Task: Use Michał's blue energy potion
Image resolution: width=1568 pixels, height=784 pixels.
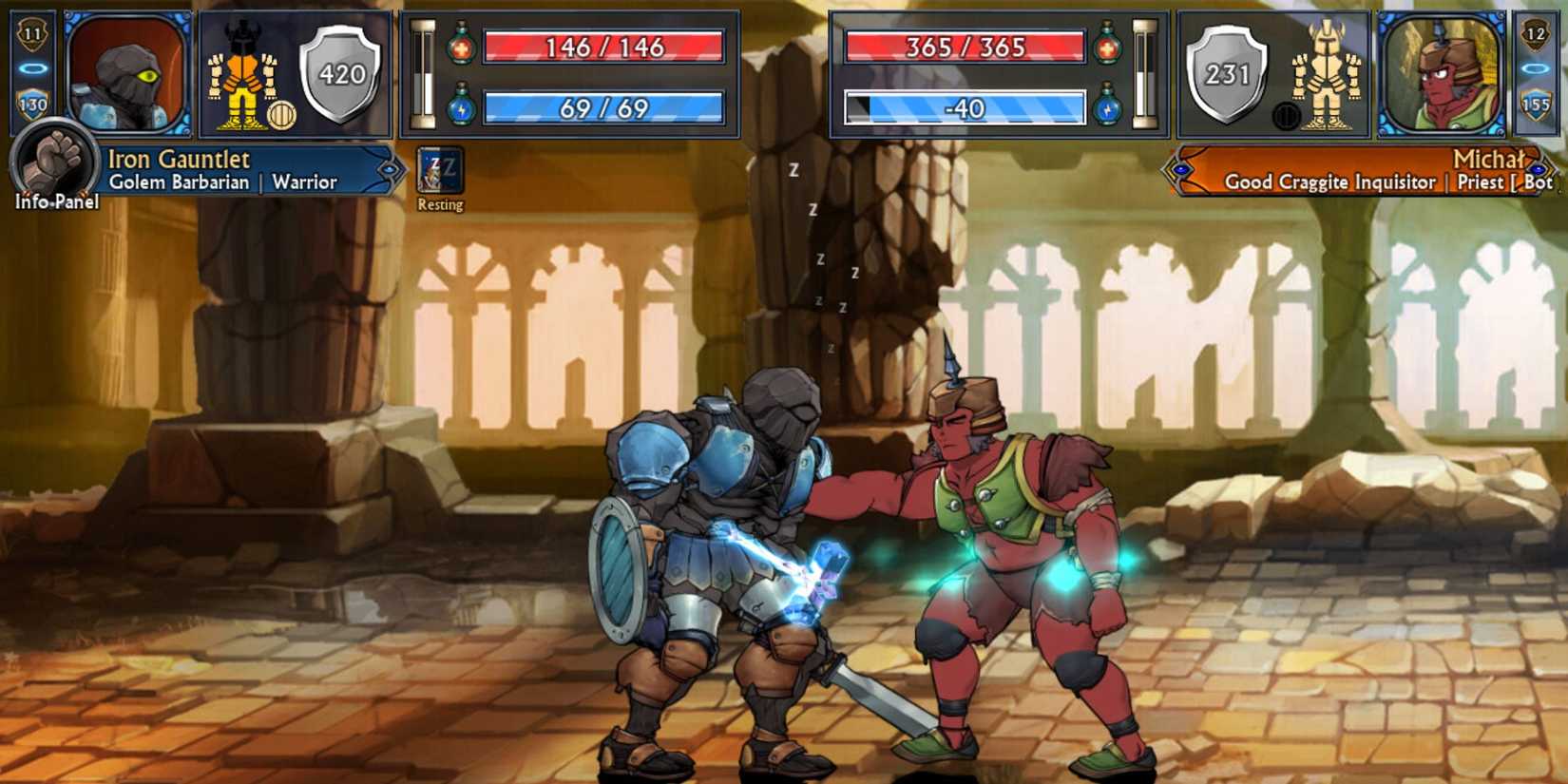Action: tap(1105, 109)
